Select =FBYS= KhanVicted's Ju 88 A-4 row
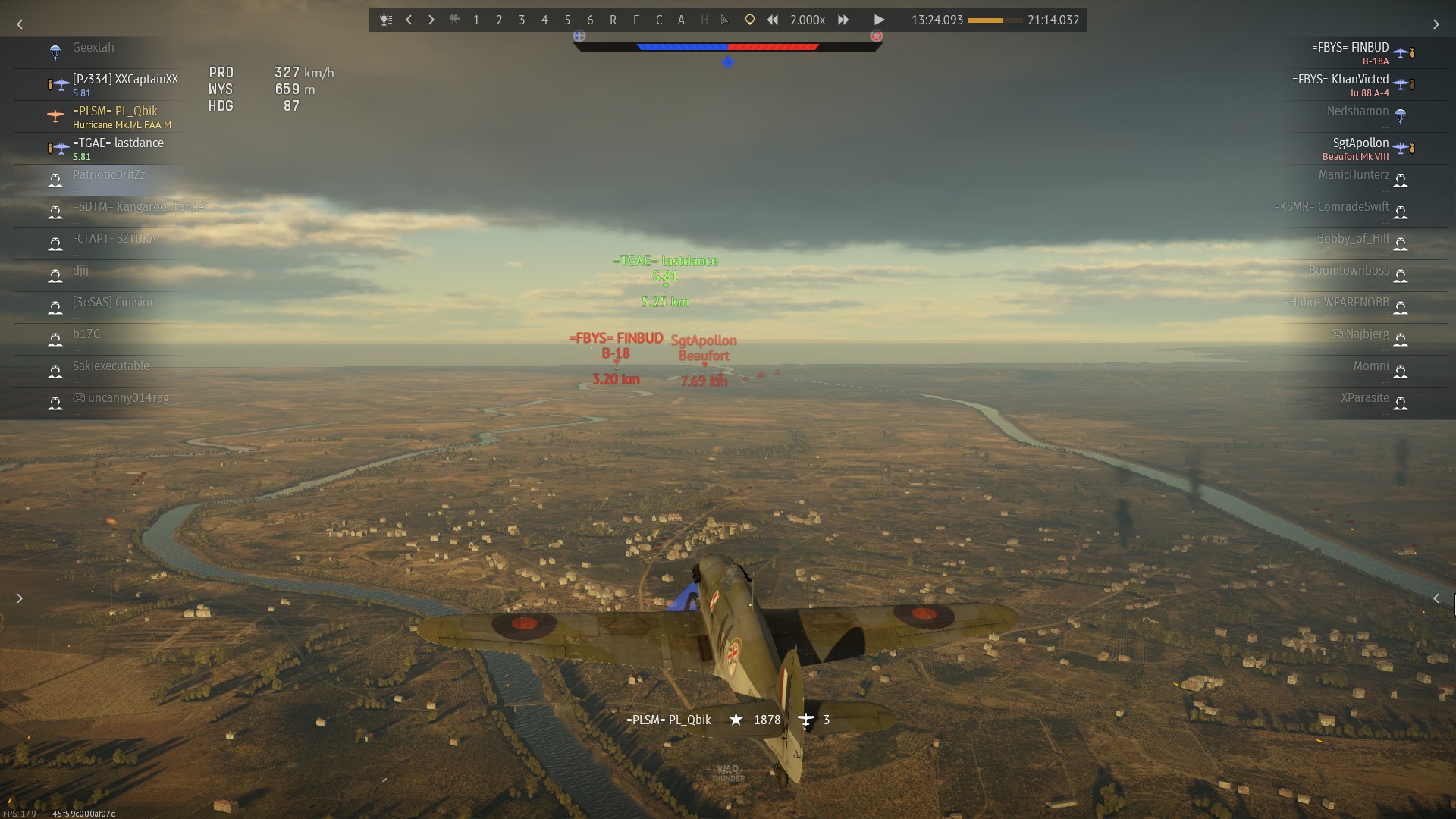 point(1341,84)
